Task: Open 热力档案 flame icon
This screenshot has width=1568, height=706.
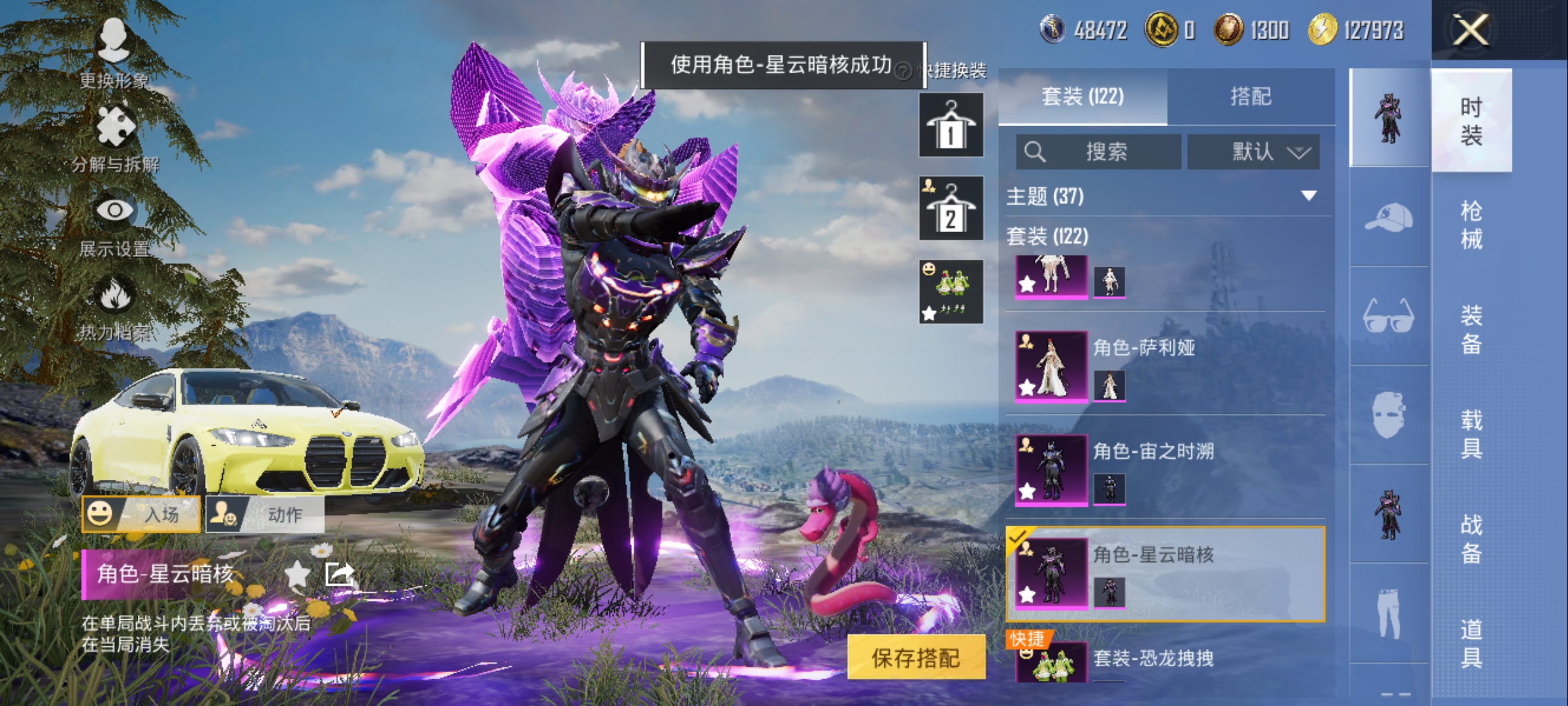Action: pyautogui.click(x=115, y=306)
